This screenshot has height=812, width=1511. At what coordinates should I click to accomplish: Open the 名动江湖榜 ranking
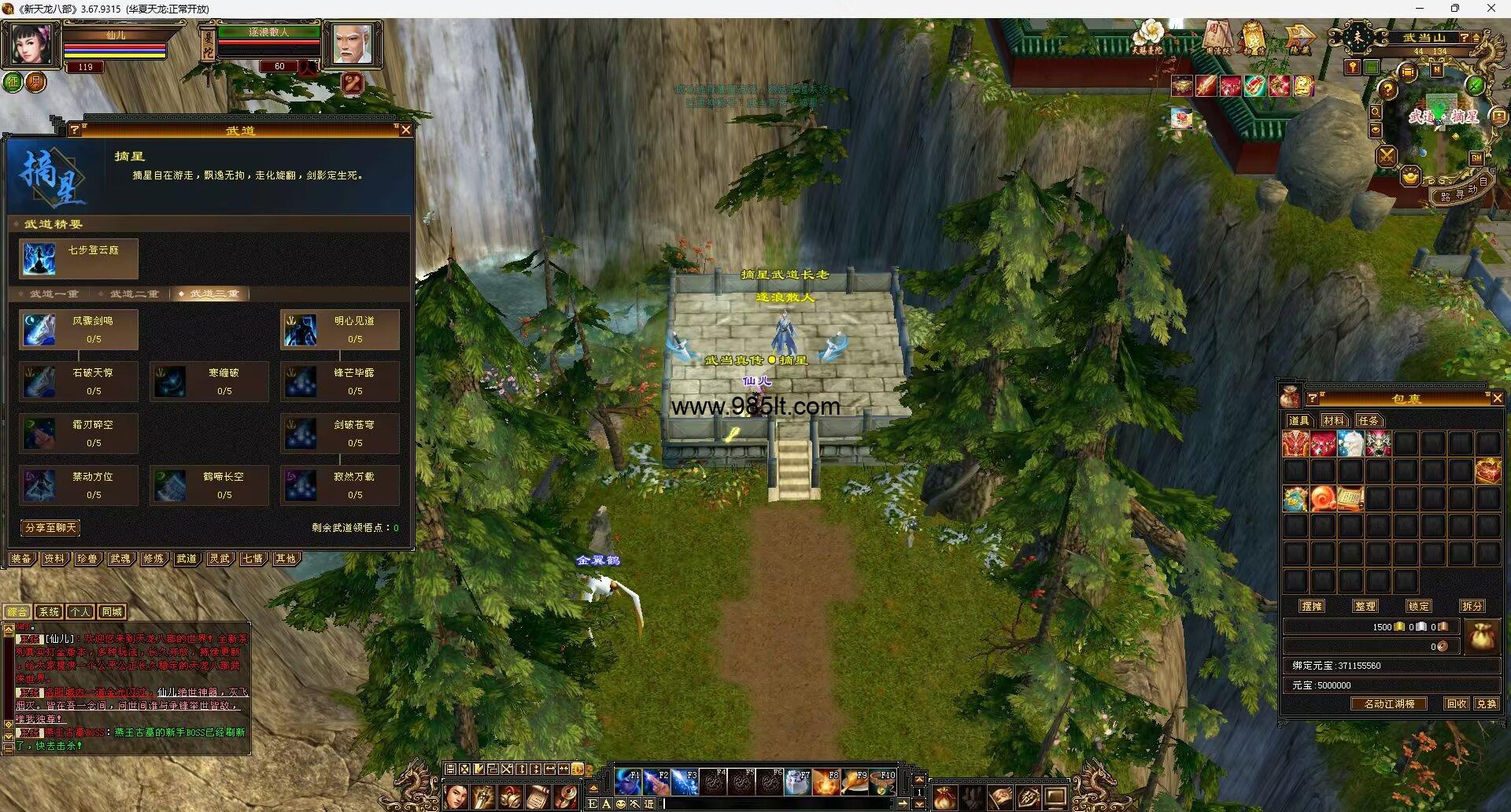click(x=1389, y=704)
